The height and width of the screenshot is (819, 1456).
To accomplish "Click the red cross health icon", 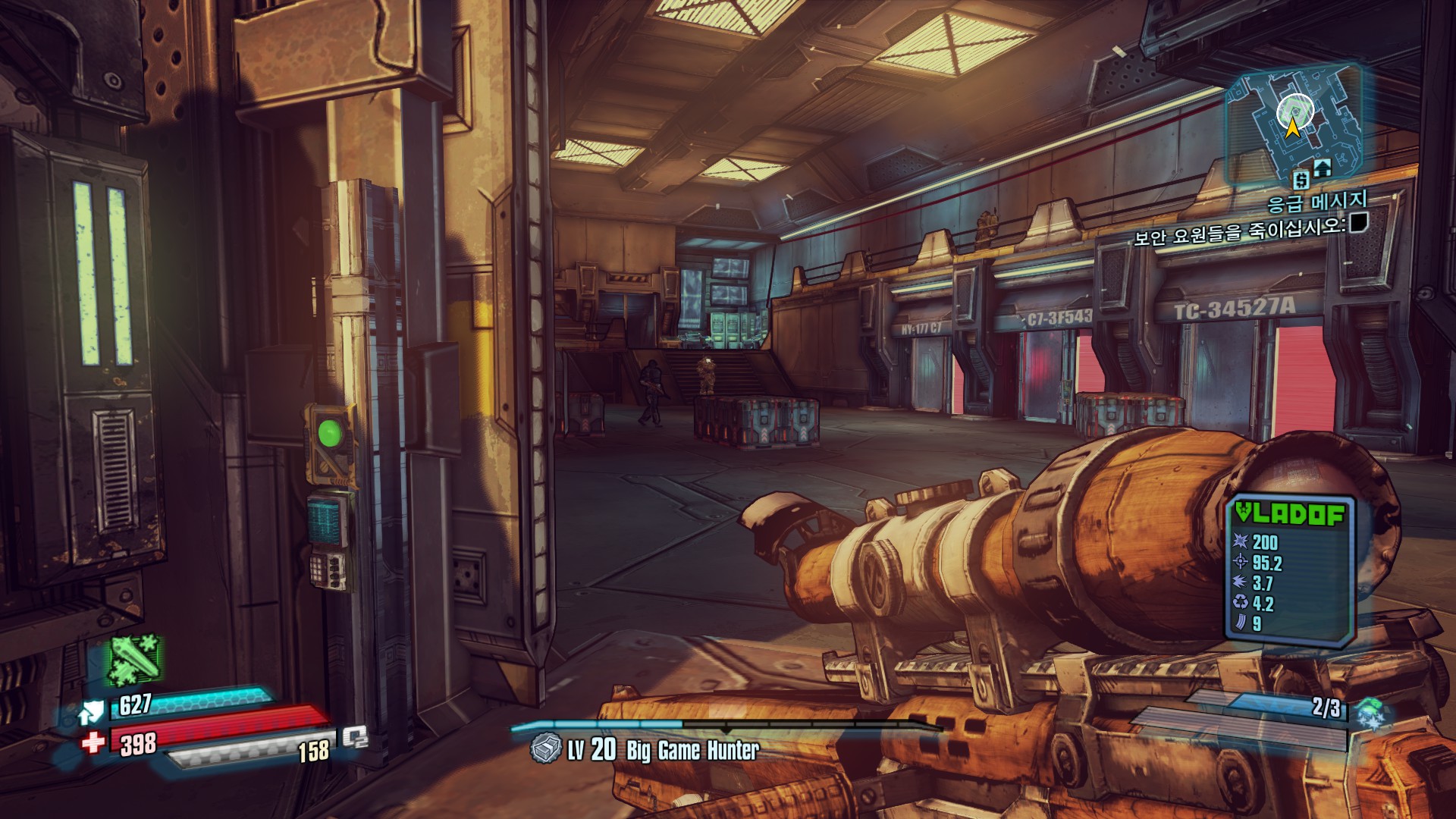I will [x=93, y=742].
